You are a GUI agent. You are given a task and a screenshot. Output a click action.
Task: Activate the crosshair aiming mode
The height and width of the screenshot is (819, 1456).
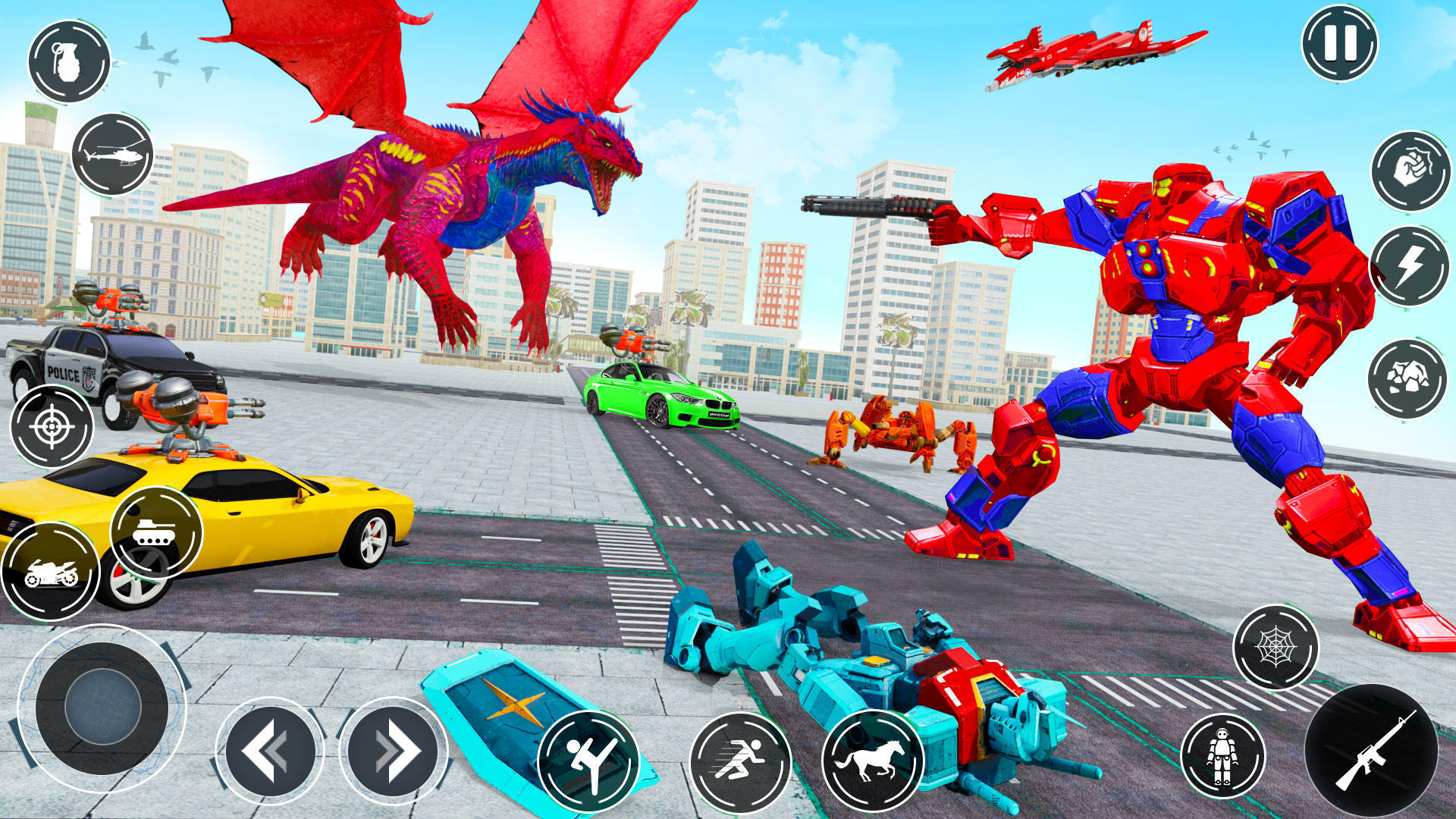coord(51,428)
